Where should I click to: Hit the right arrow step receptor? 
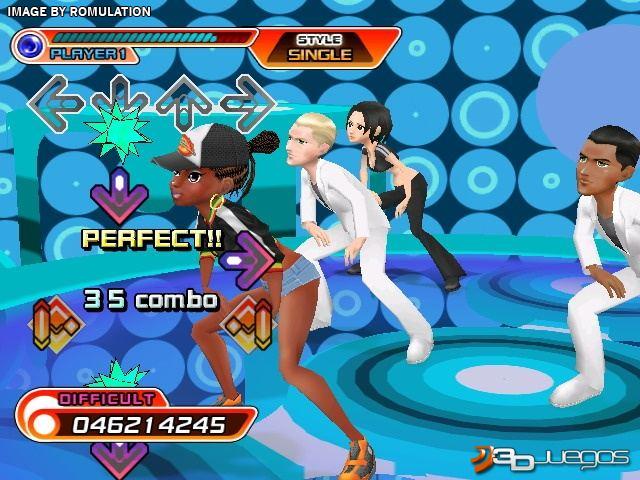(x=248, y=100)
